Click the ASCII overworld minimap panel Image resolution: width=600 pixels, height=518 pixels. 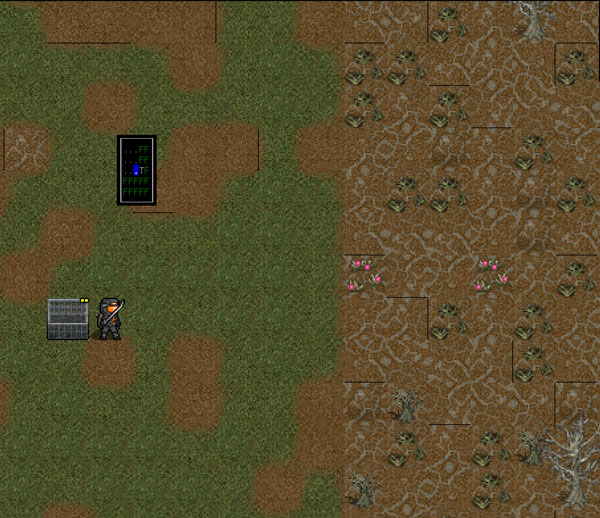(137, 170)
